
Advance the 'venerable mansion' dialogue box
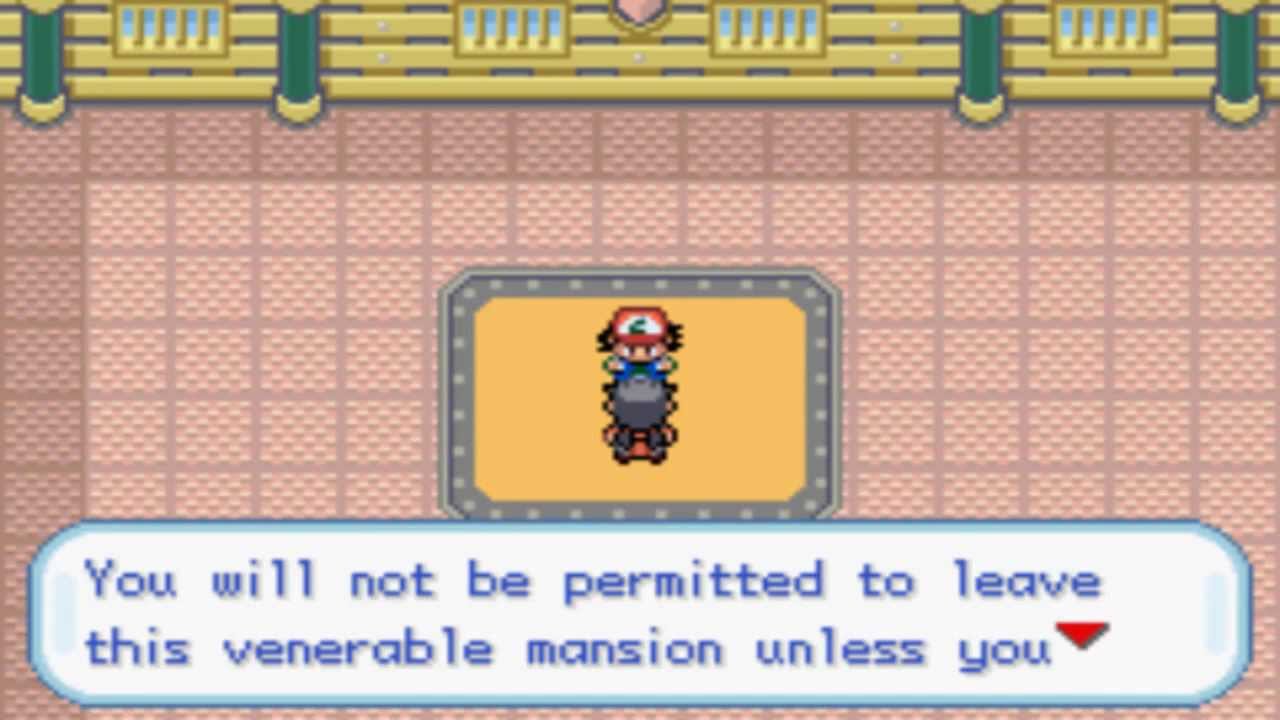pos(640,612)
